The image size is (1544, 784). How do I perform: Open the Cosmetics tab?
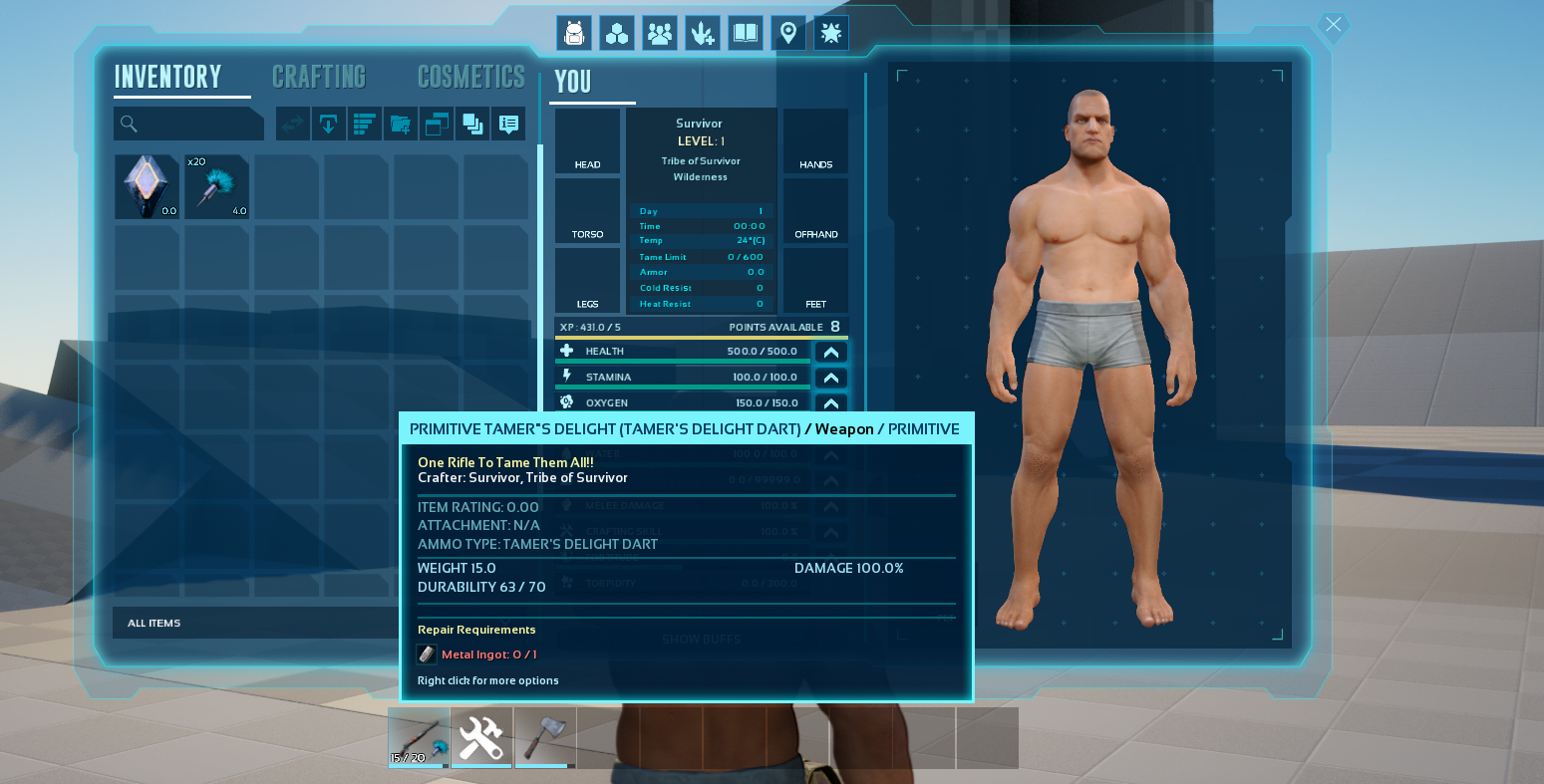point(470,77)
